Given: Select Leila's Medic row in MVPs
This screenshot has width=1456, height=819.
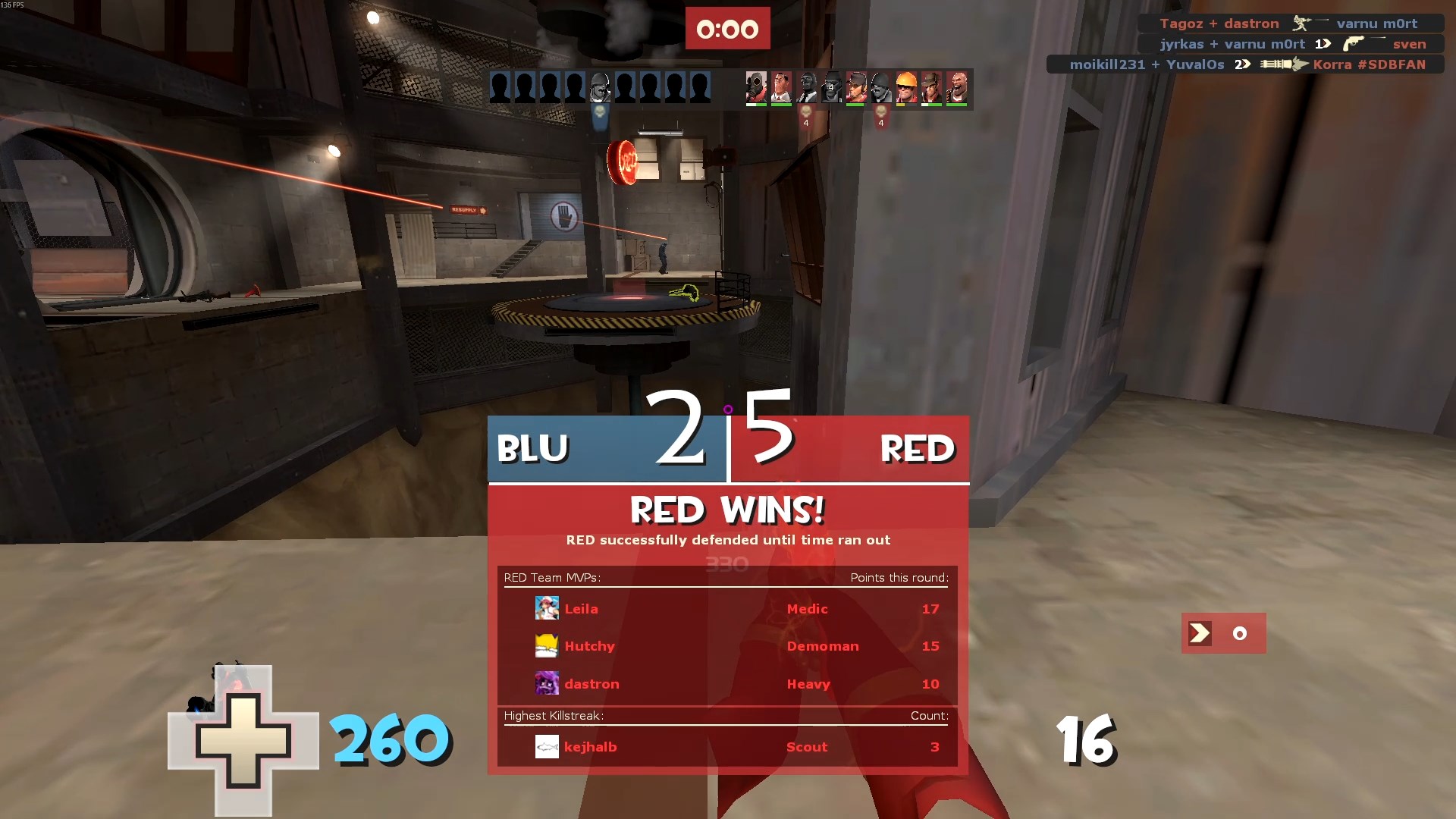Looking at the screenshot, I should click(726, 609).
